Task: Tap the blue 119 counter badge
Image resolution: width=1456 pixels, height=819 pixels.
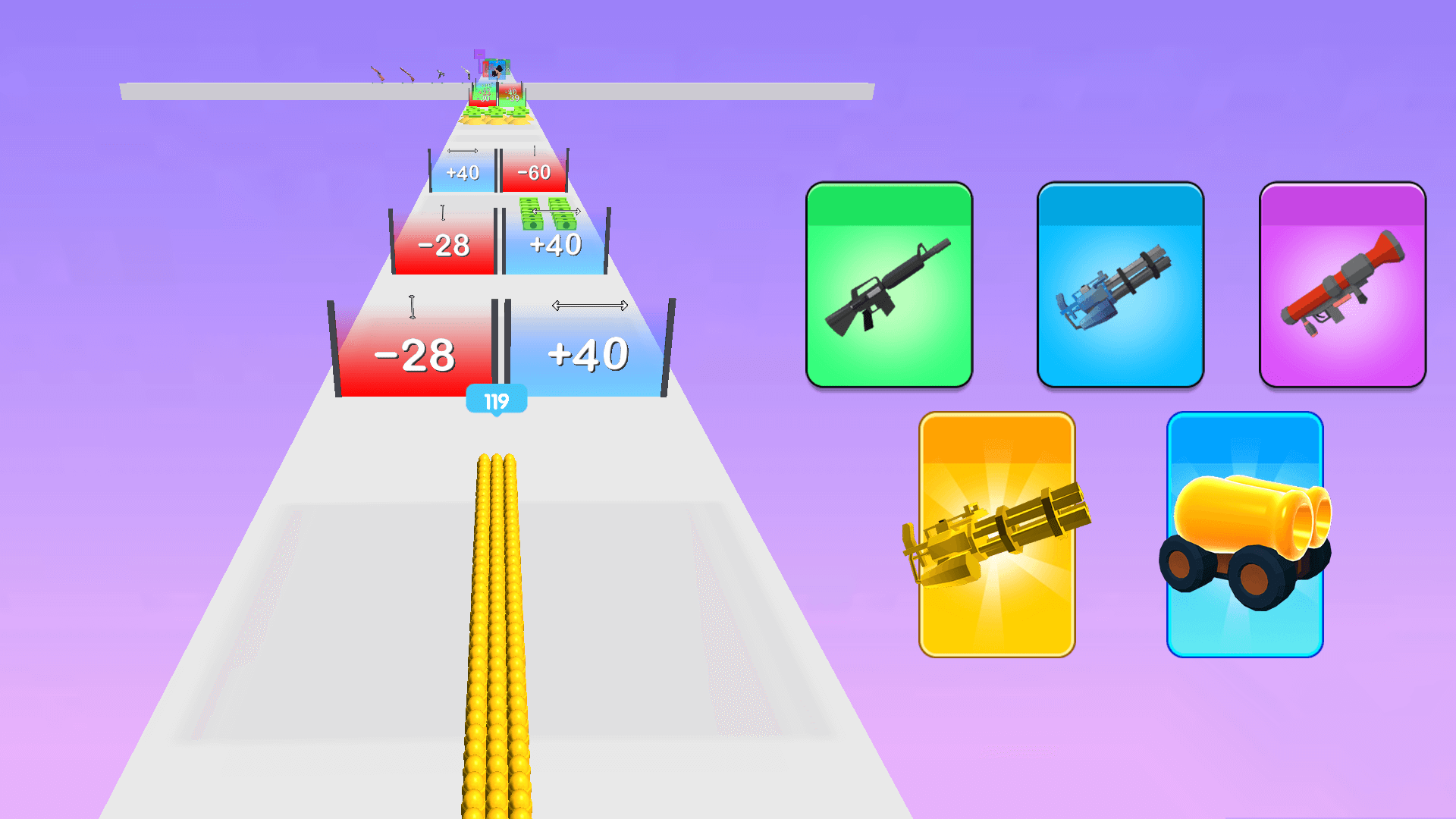Action: coord(497,397)
